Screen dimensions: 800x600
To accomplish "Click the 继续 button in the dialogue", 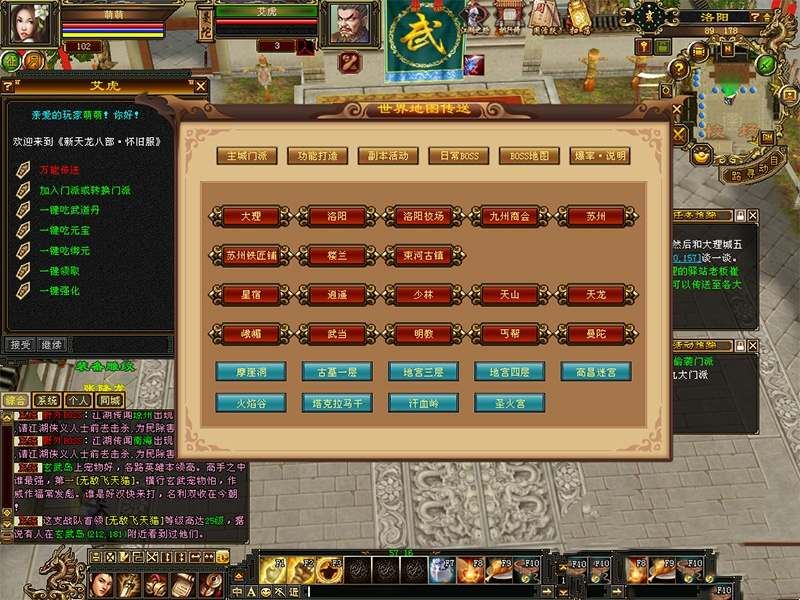I will click(x=51, y=344).
